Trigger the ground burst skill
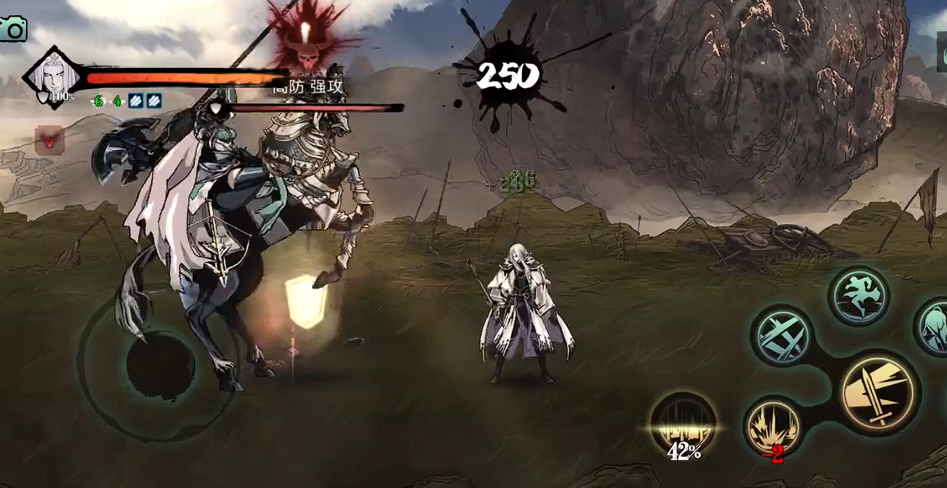The image size is (947, 488). pyautogui.click(x=773, y=425)
